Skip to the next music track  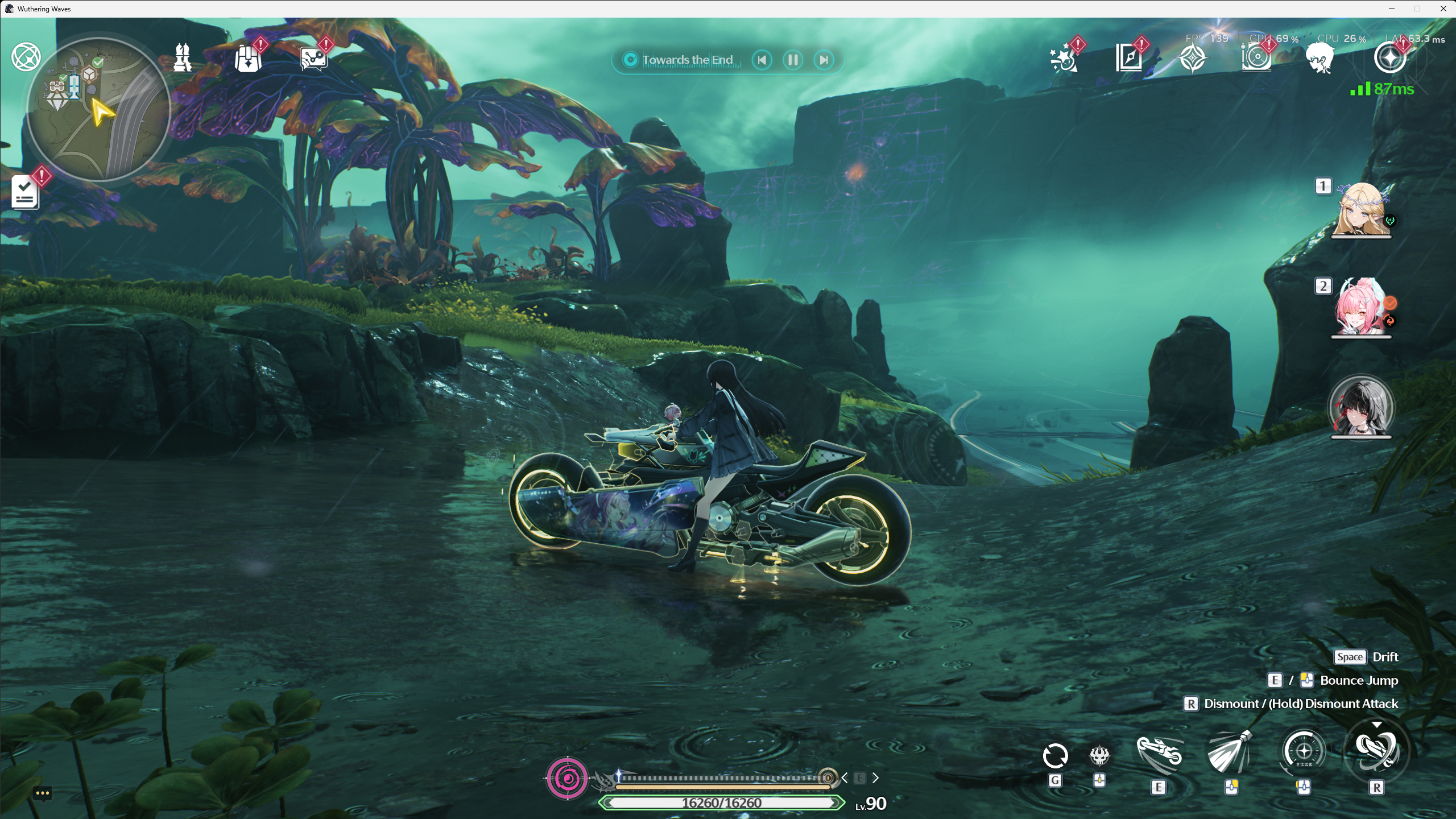(824, 60)
